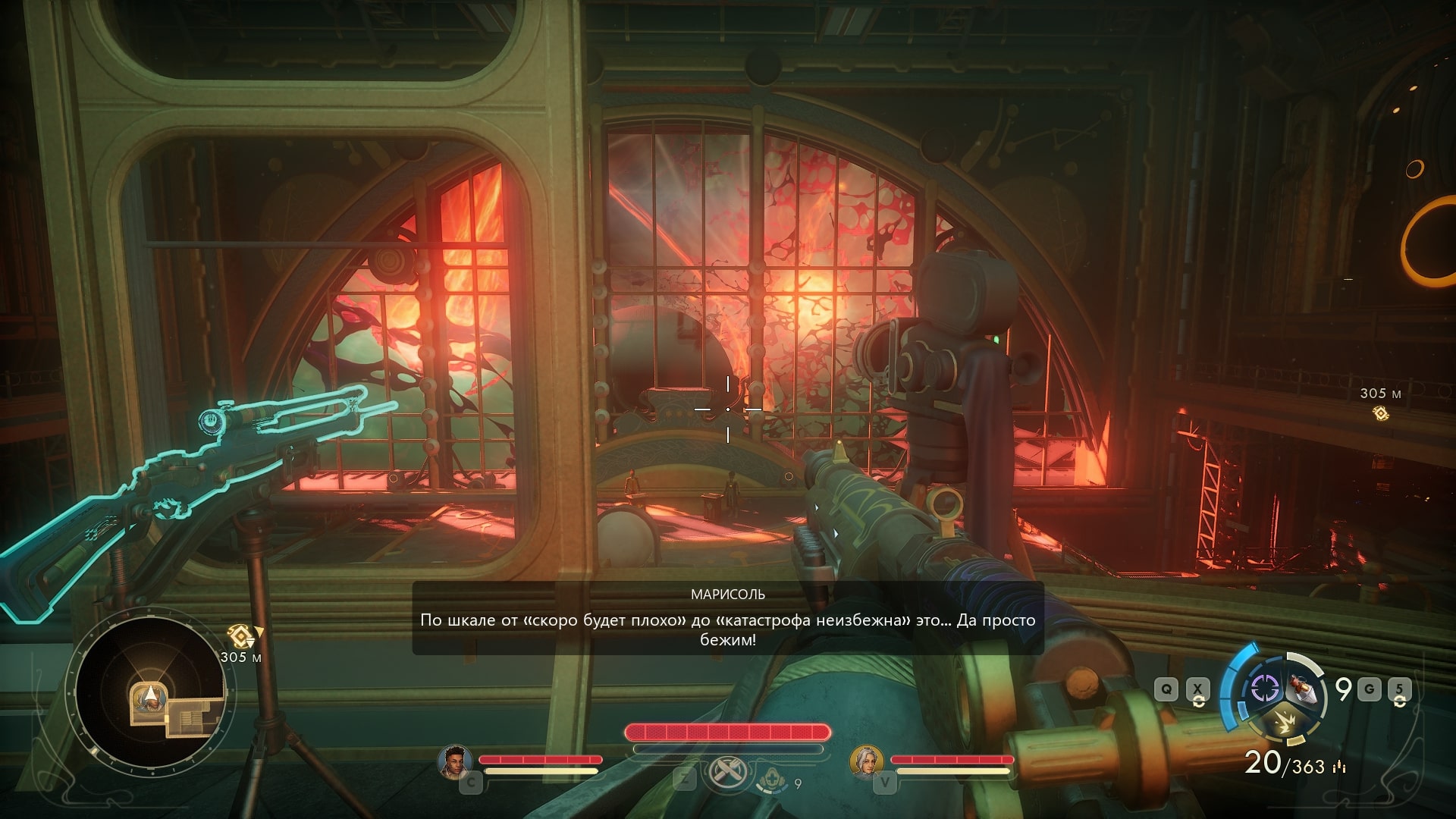Select the dark-haired companion portrait
This screenshot has height=819, width=1456.
[x=455, y=761]
